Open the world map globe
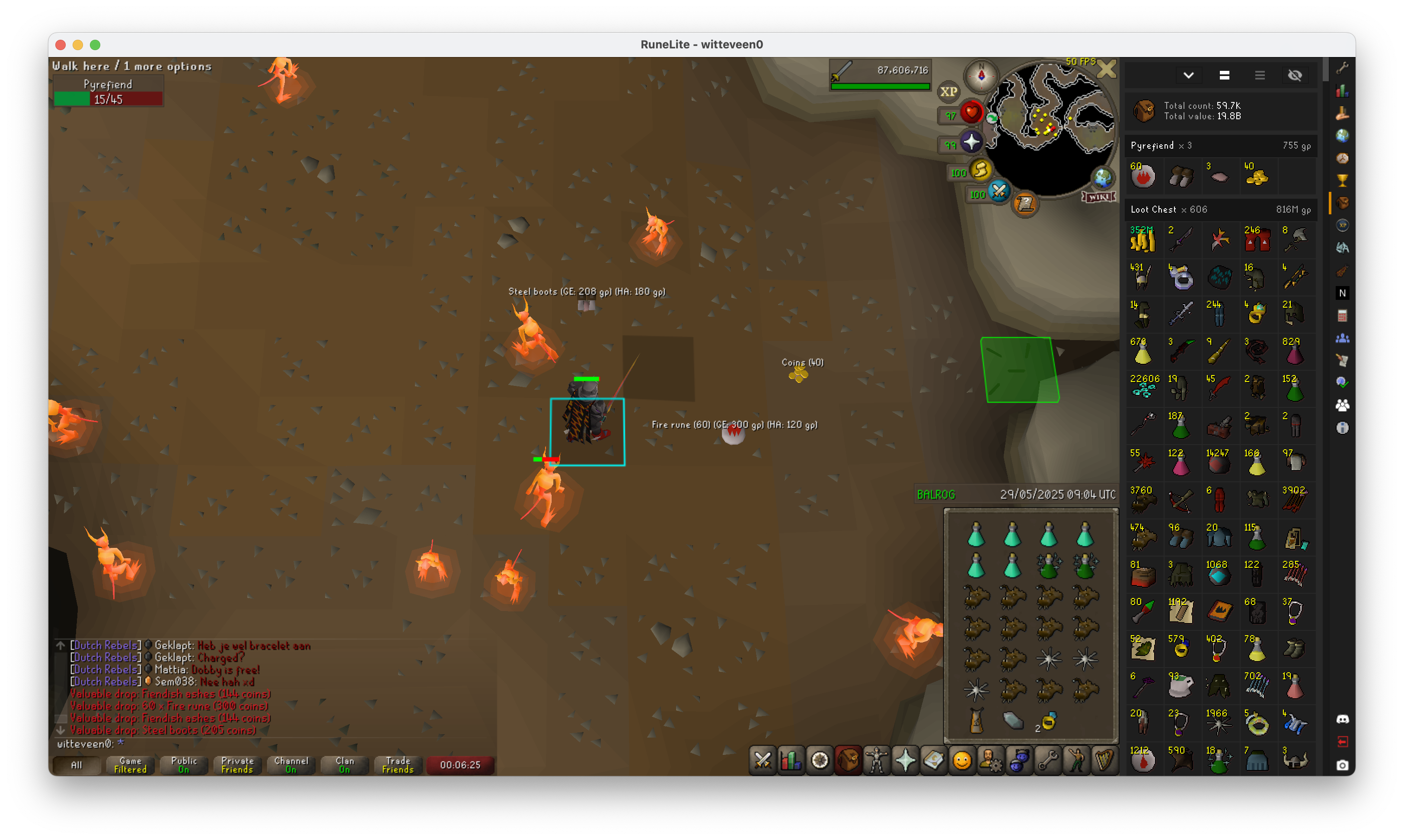 [1102, 178]
